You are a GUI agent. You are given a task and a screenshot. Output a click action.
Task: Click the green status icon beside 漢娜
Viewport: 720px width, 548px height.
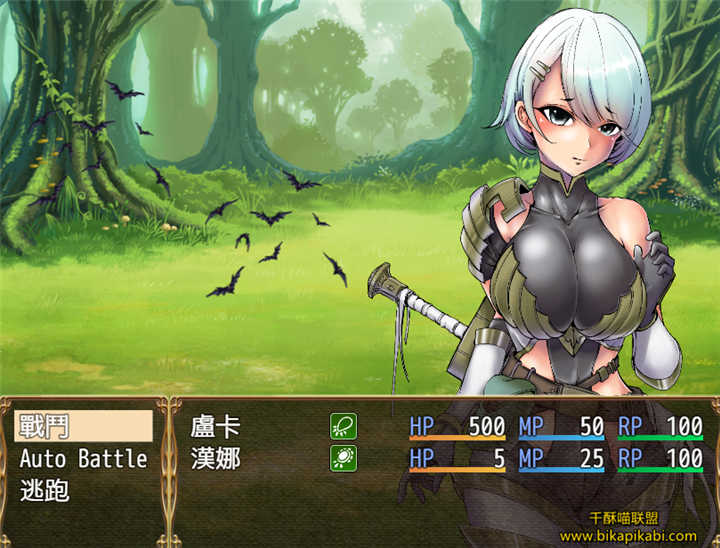343,459
